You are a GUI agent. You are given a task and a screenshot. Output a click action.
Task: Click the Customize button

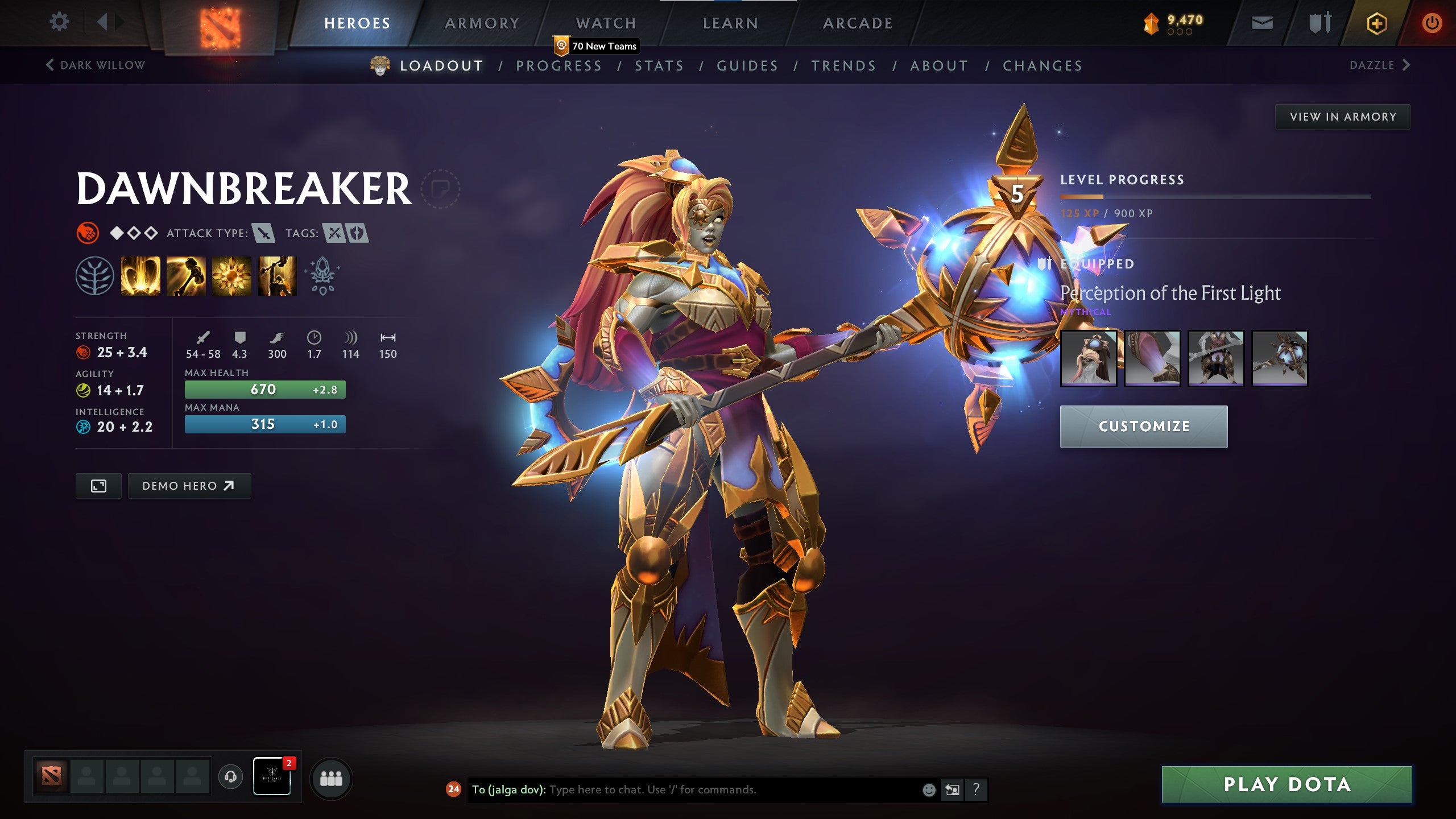[1144, 426]
